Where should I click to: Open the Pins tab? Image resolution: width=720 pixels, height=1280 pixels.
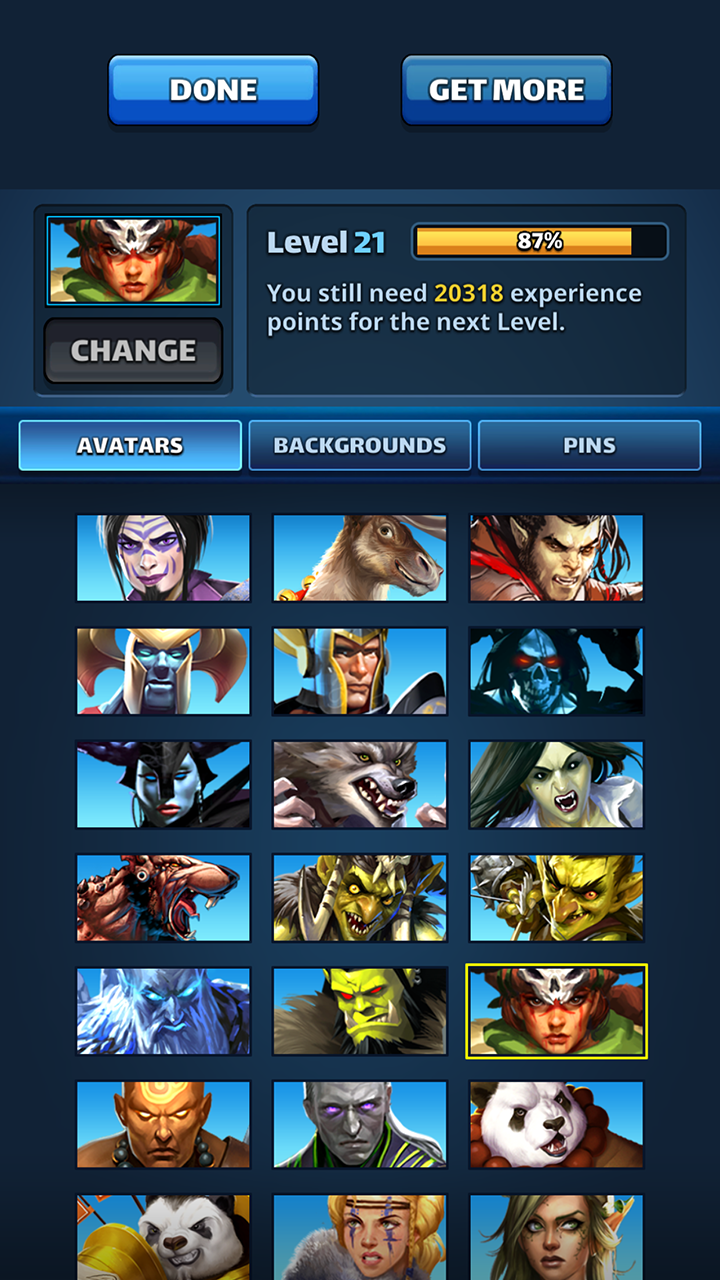[x=589, y=446]
